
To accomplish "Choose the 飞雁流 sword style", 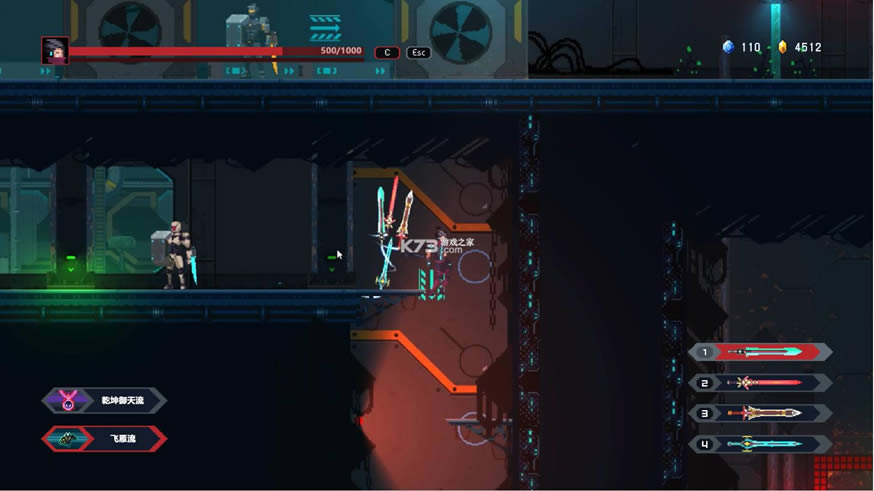I will click(x=105, y=439).
